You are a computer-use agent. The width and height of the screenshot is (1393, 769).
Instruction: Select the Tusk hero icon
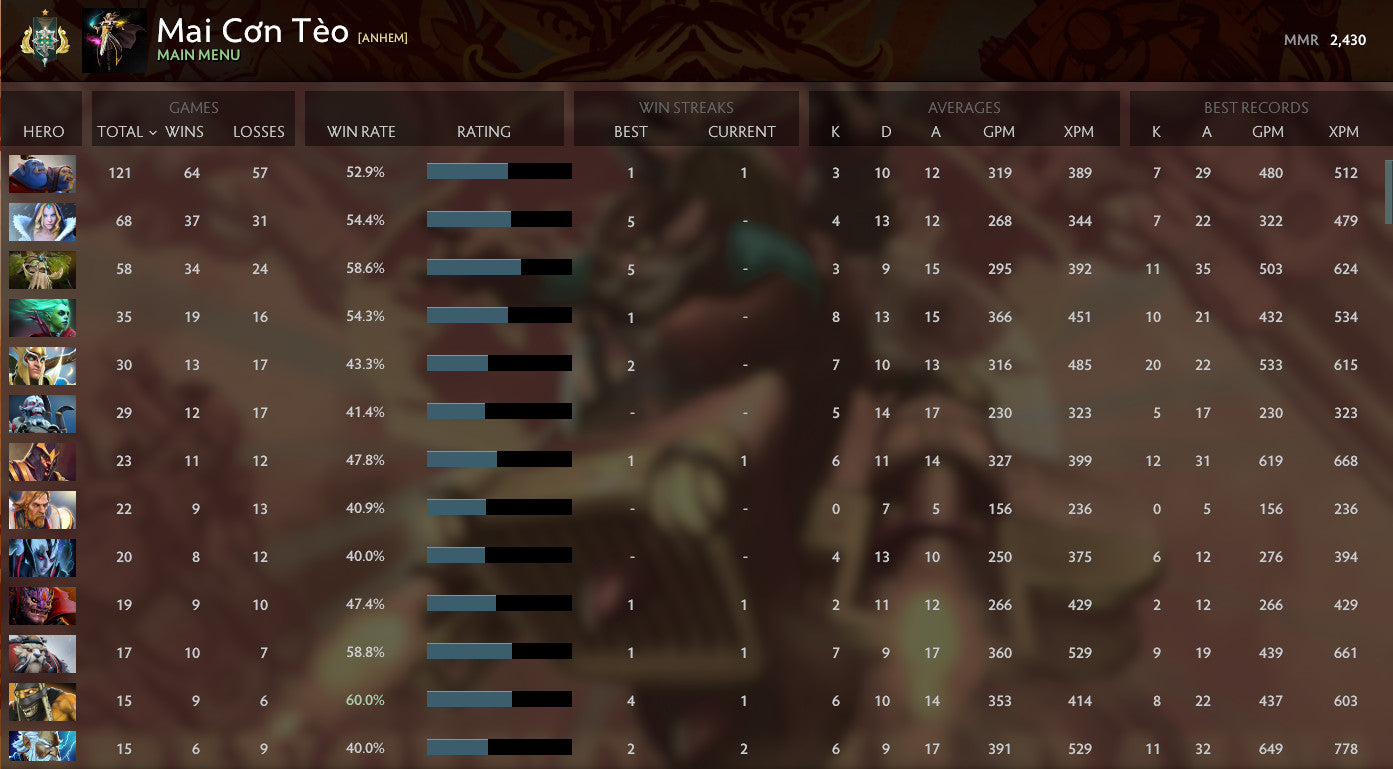pyautogui.click(x=42, y=653)
